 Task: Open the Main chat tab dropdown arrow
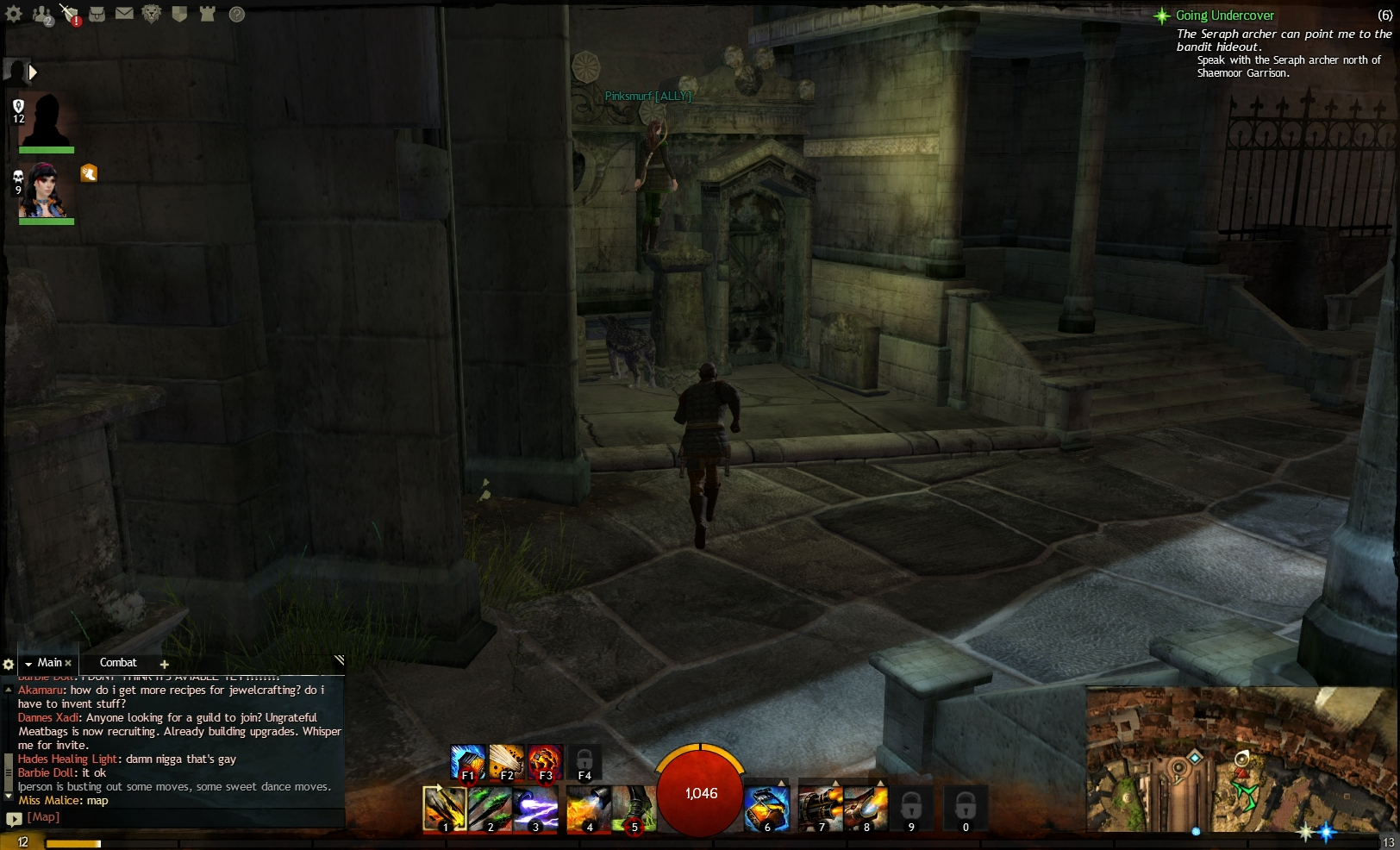(x=28, y=663)
